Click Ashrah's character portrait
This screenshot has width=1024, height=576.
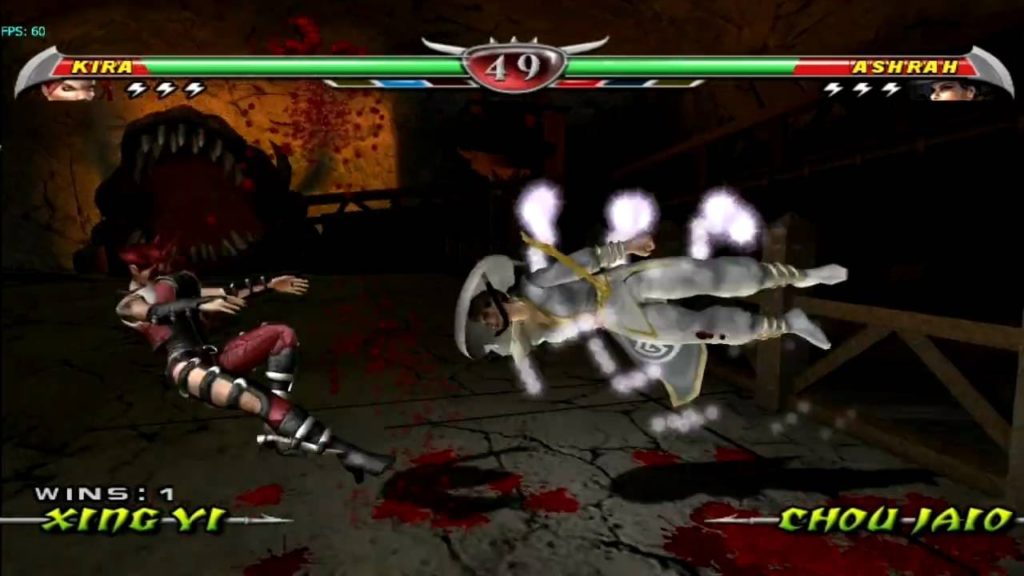pos(953,90)
